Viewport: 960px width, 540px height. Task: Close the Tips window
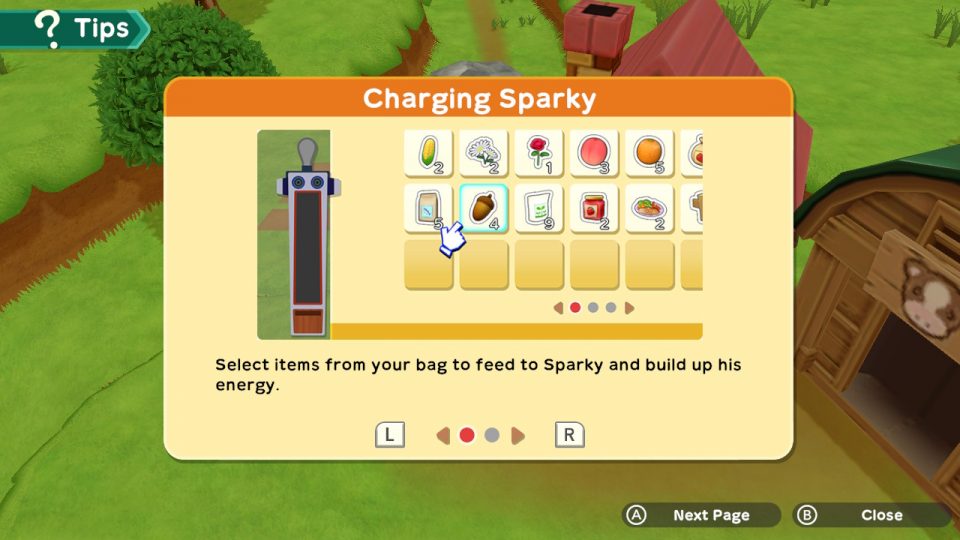tap(869, 515)
